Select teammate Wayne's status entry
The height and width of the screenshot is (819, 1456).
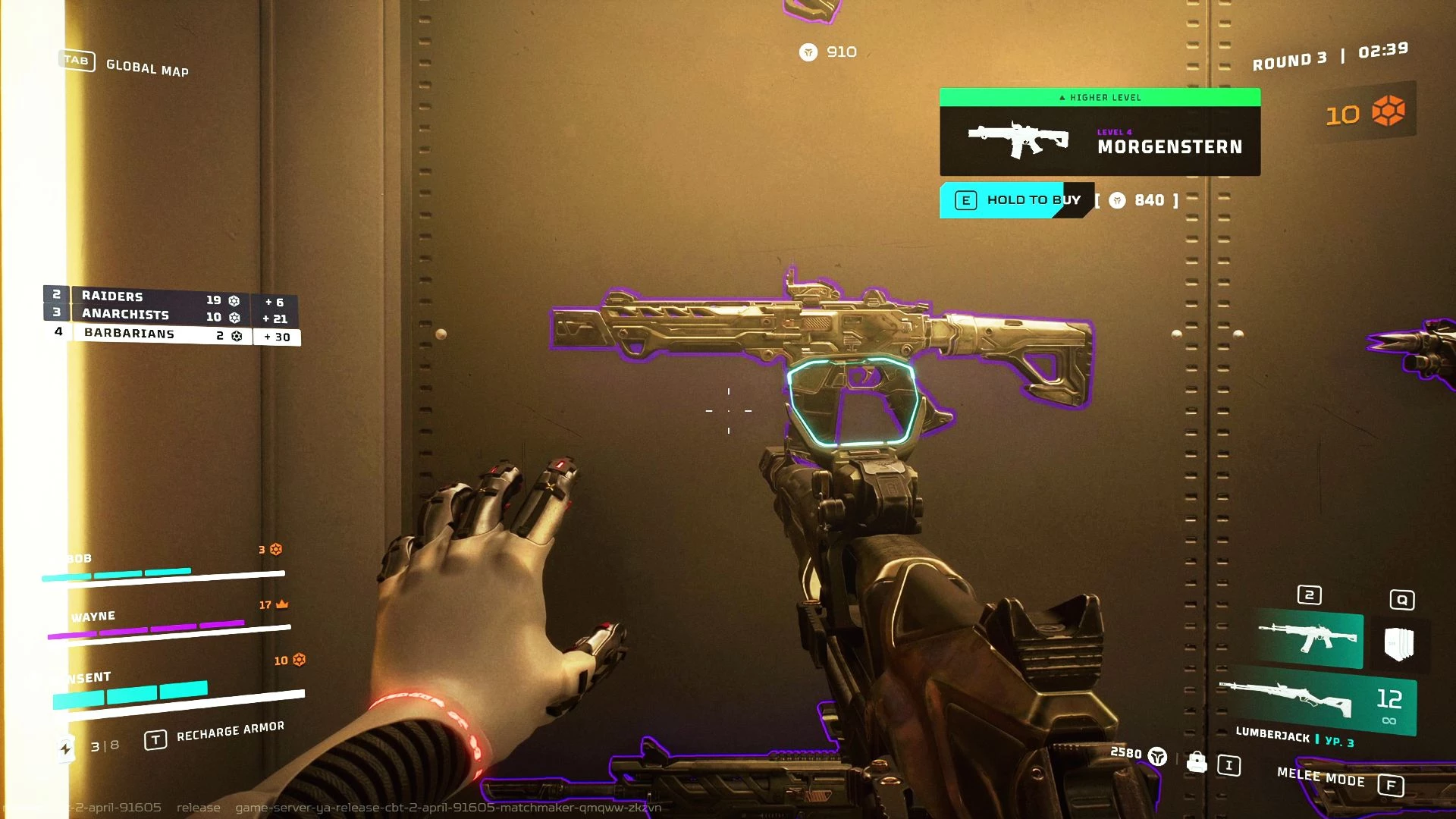click(167, 620)
